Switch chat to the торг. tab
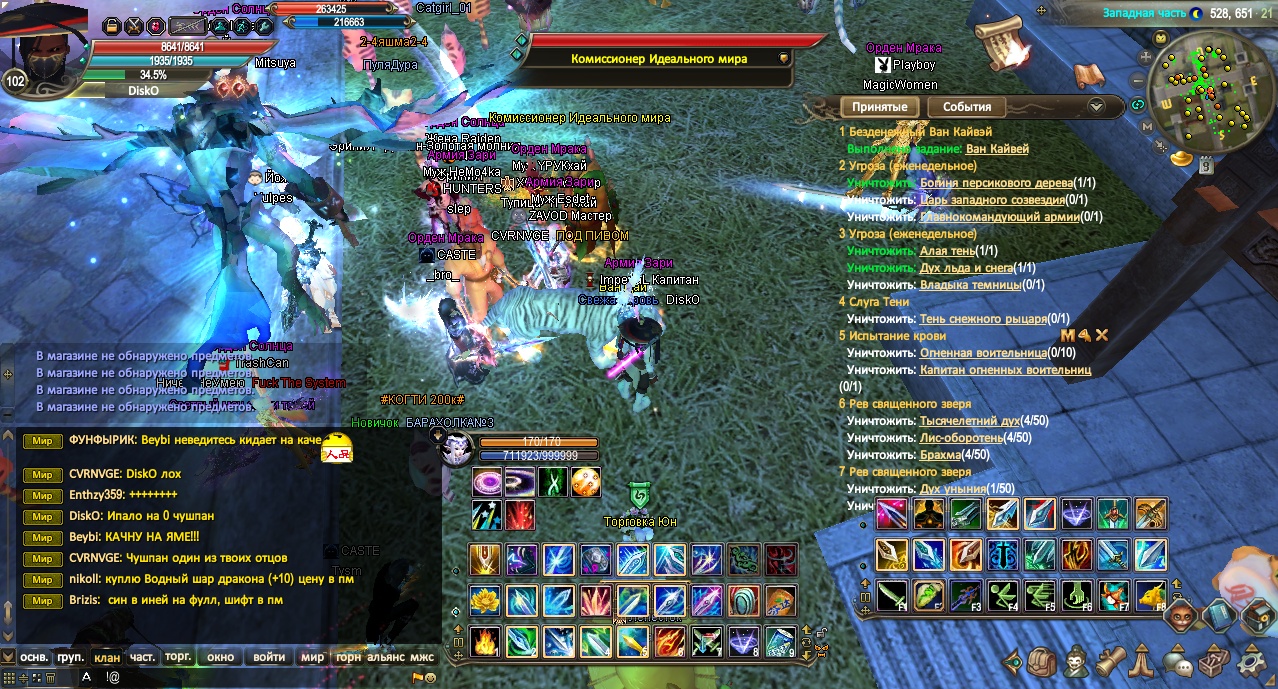Image resolution: width=1278 pixels, height=689 pixels. point(178,657)
